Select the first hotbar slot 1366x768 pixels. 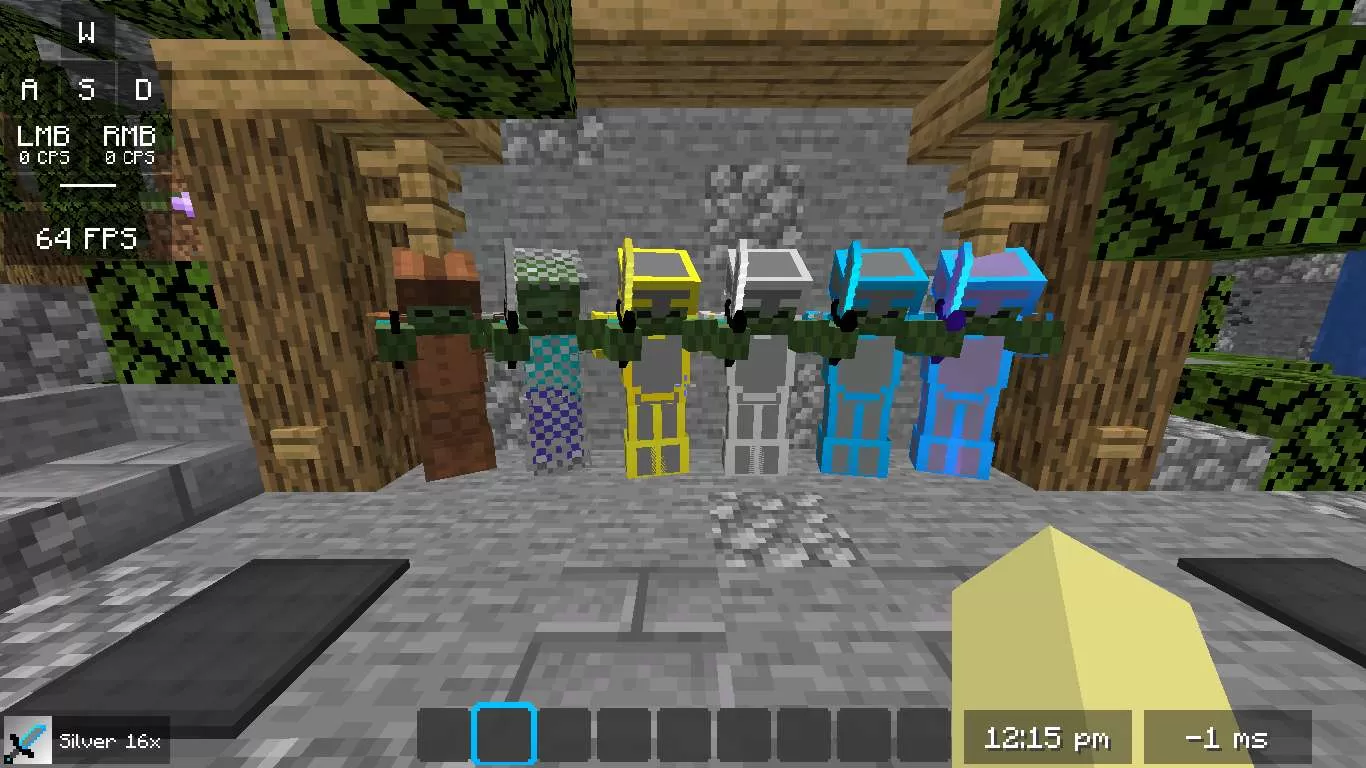pos(444,733)
